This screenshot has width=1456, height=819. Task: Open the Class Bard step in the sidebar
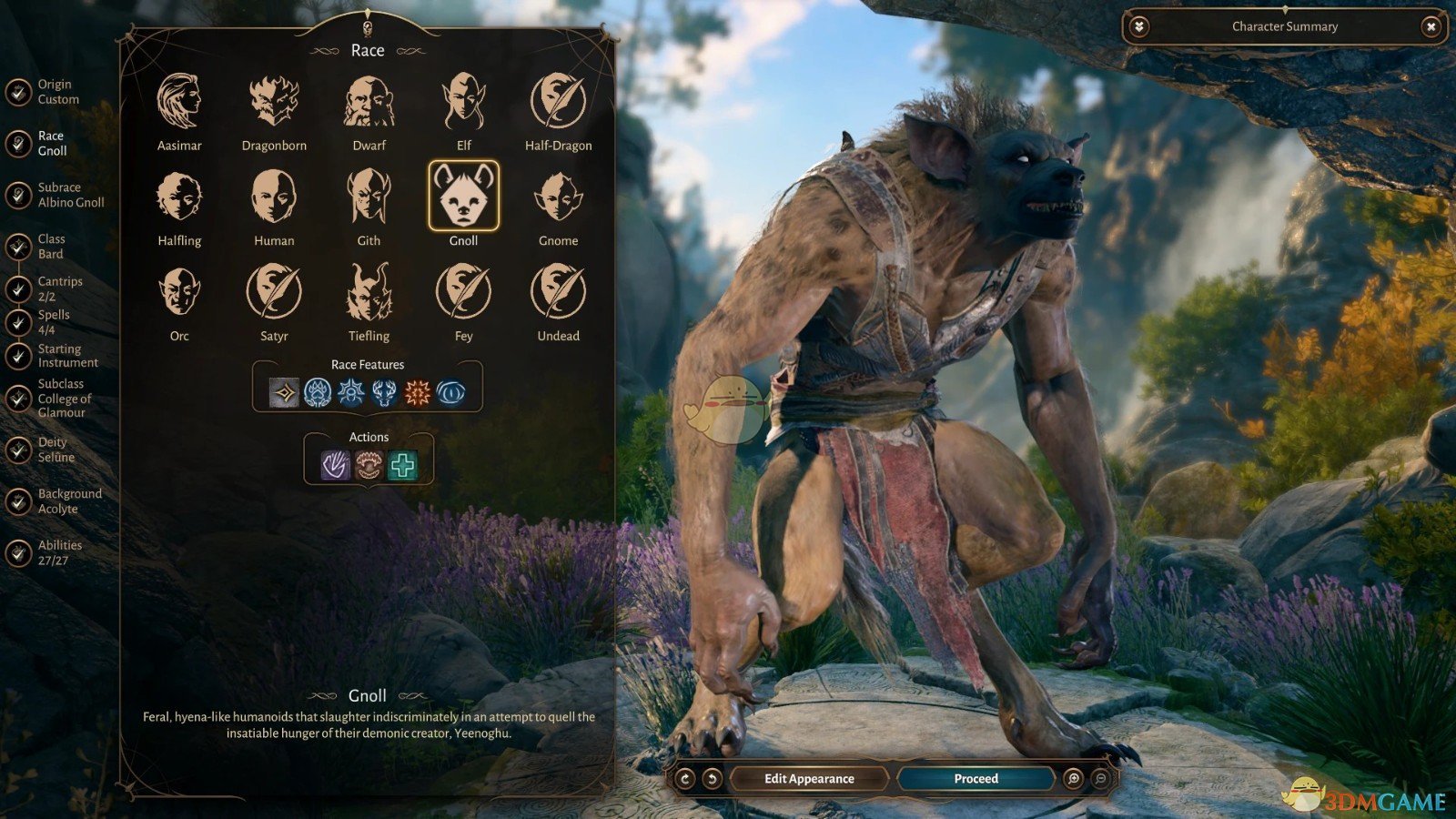pos(44,246)
